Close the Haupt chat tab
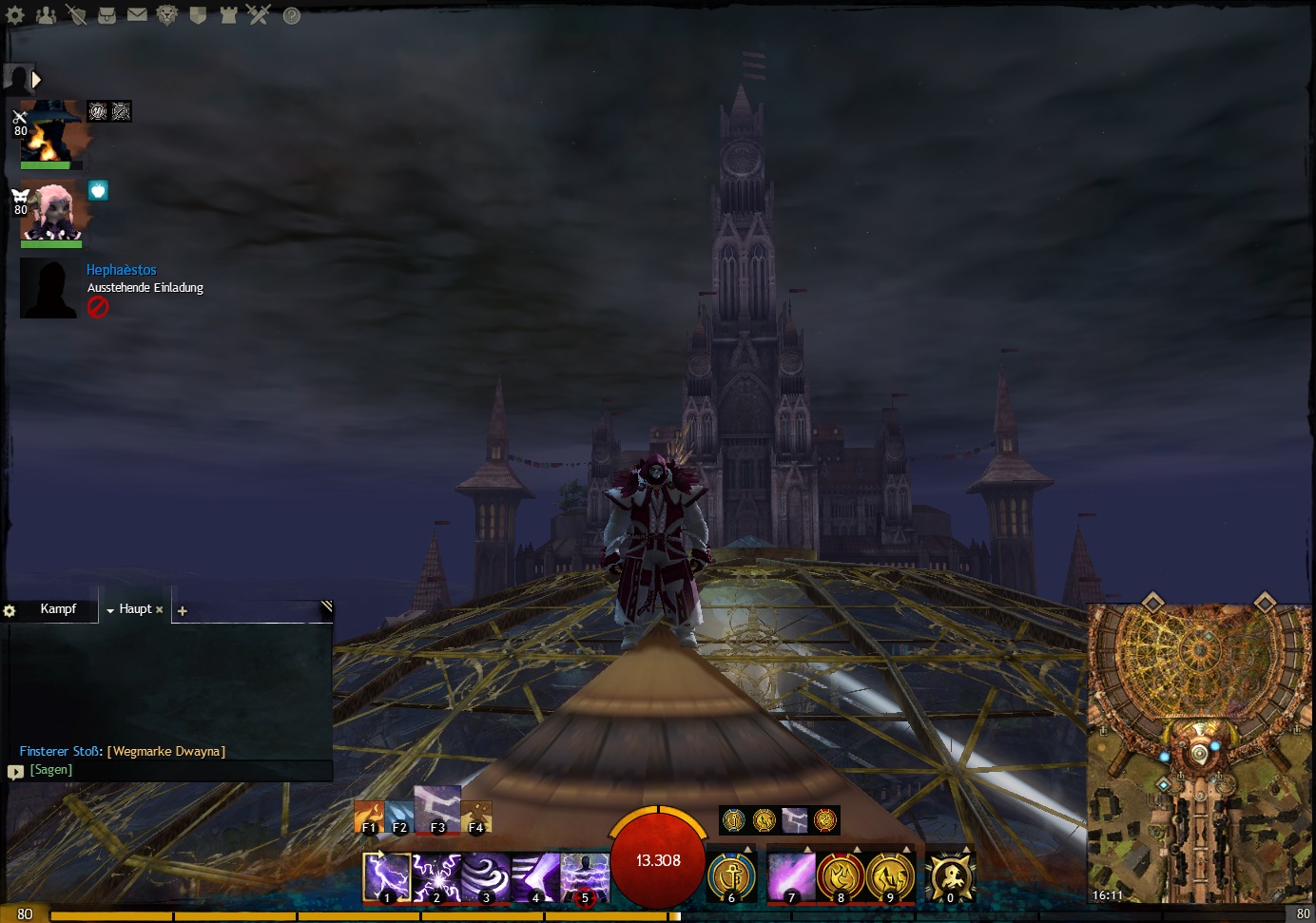 (160, 610)
